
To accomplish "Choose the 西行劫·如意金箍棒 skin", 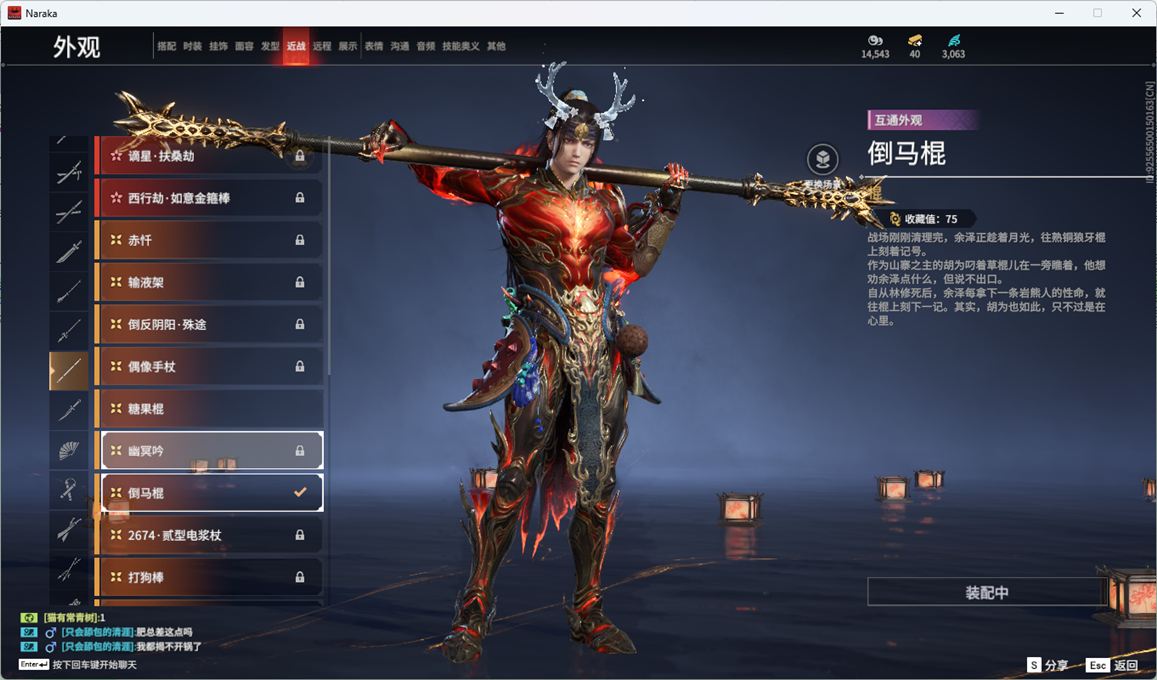I will pos(209,198).
